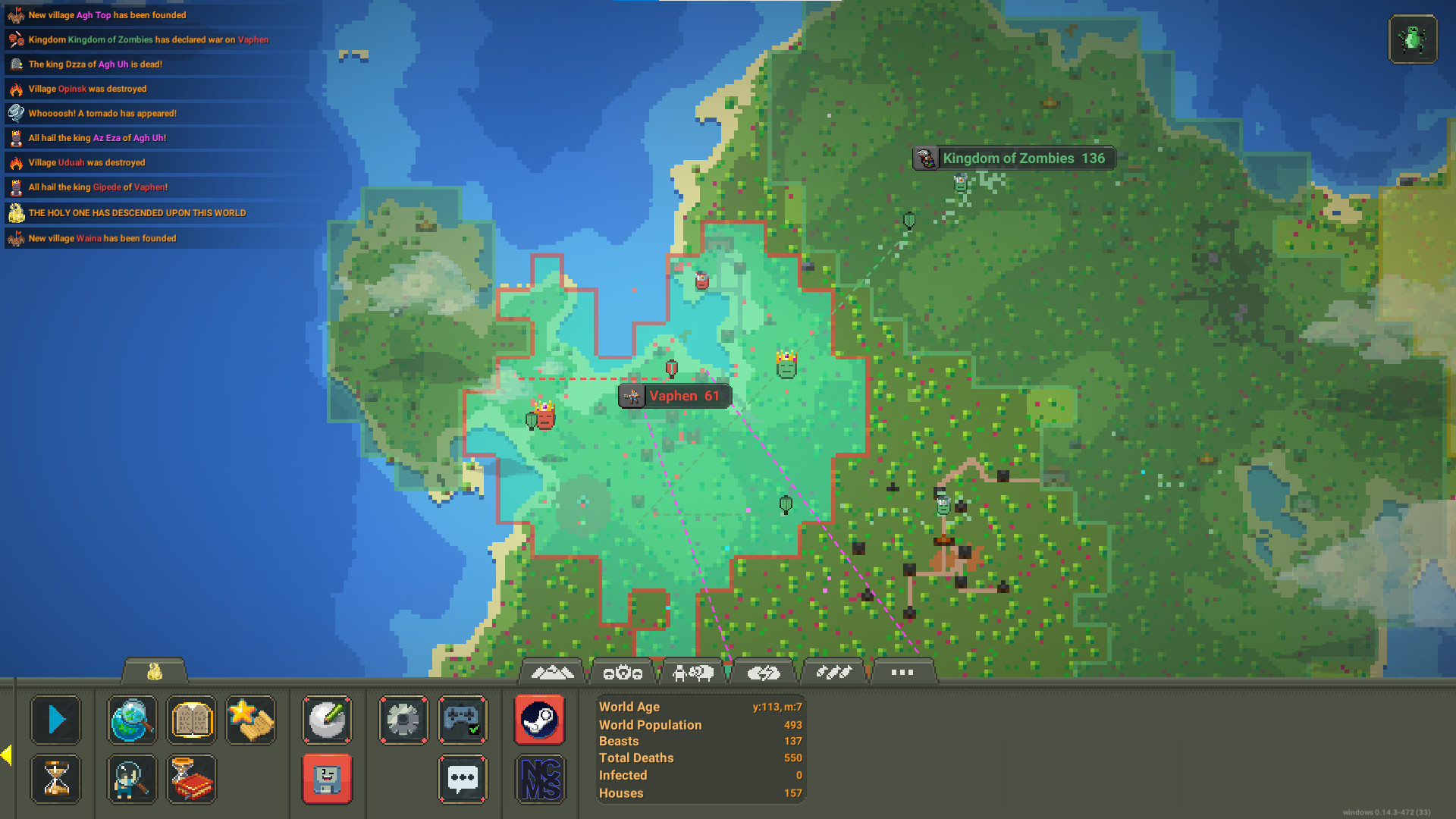Save the world using the red floppy disk icon
1456x819 pixels.
click(x=327, y=779)
